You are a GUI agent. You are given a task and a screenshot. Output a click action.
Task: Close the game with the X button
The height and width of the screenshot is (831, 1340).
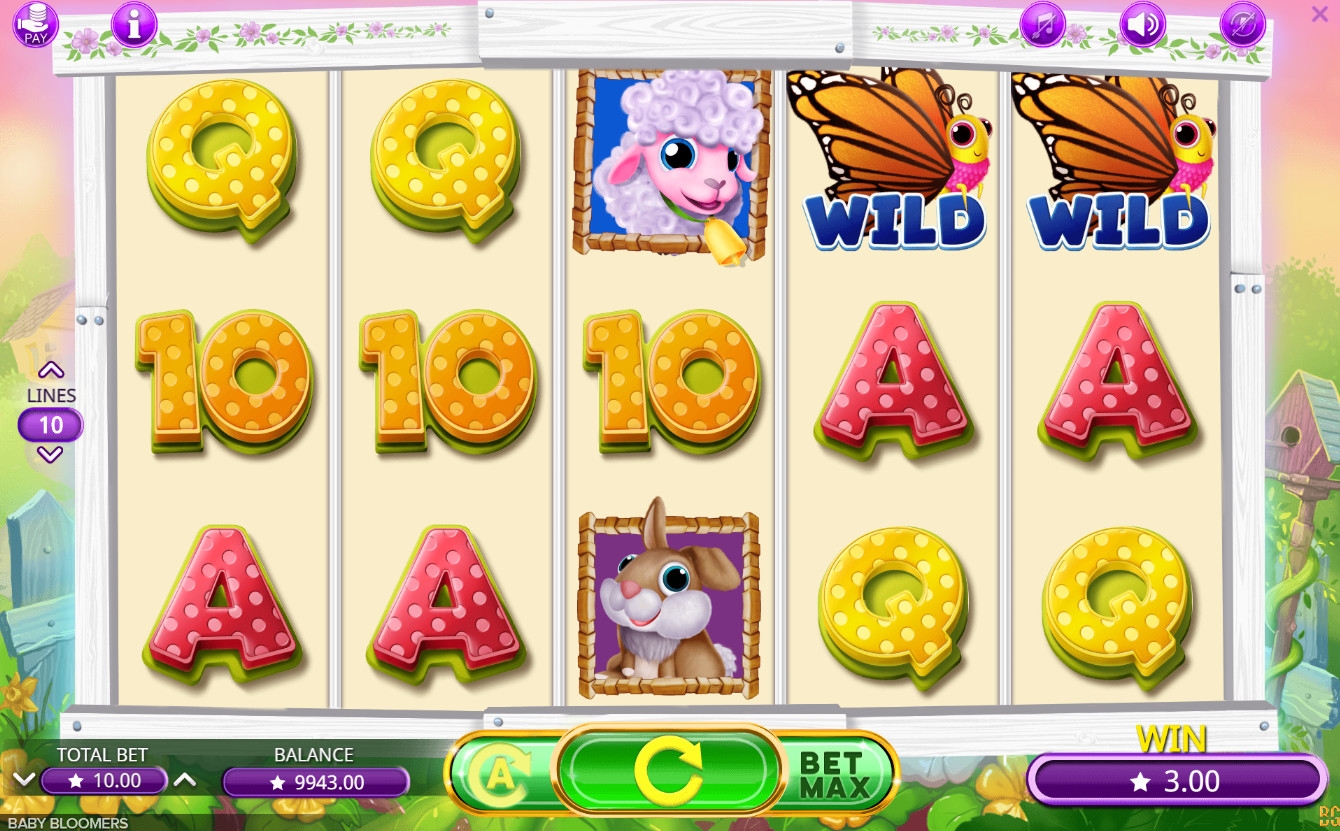point(1320,13)
